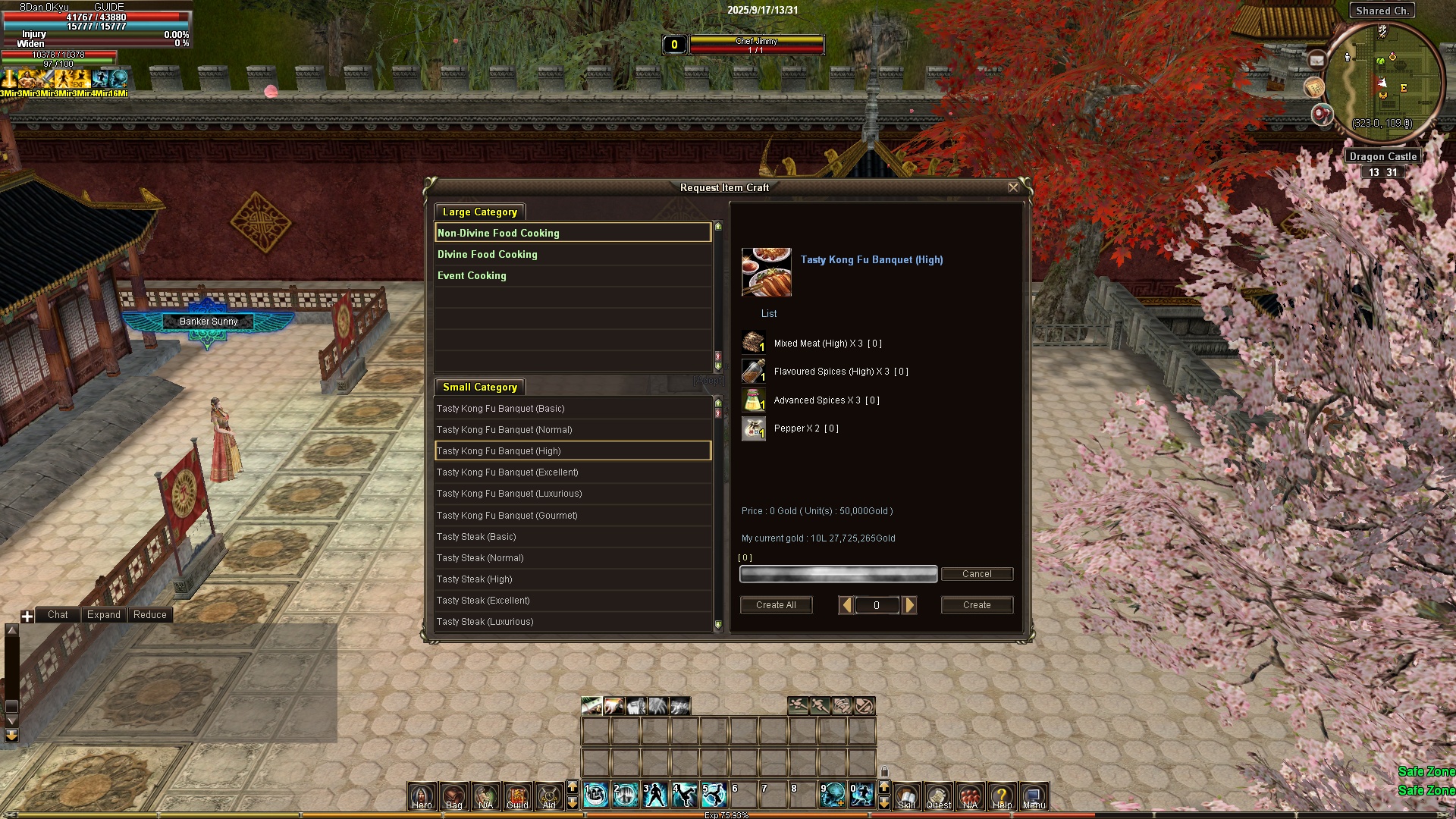The image size is (1456, 819).
Task: Switch to the Chat tab
Action: 58,615
